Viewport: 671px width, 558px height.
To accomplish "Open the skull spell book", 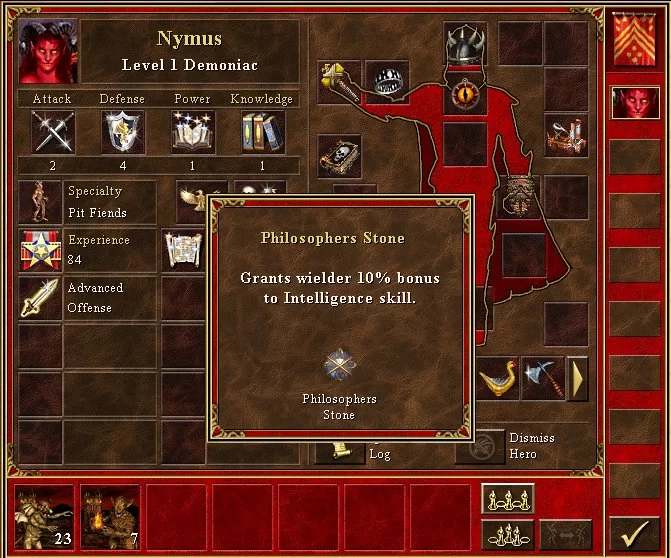I will coord(338,156).
